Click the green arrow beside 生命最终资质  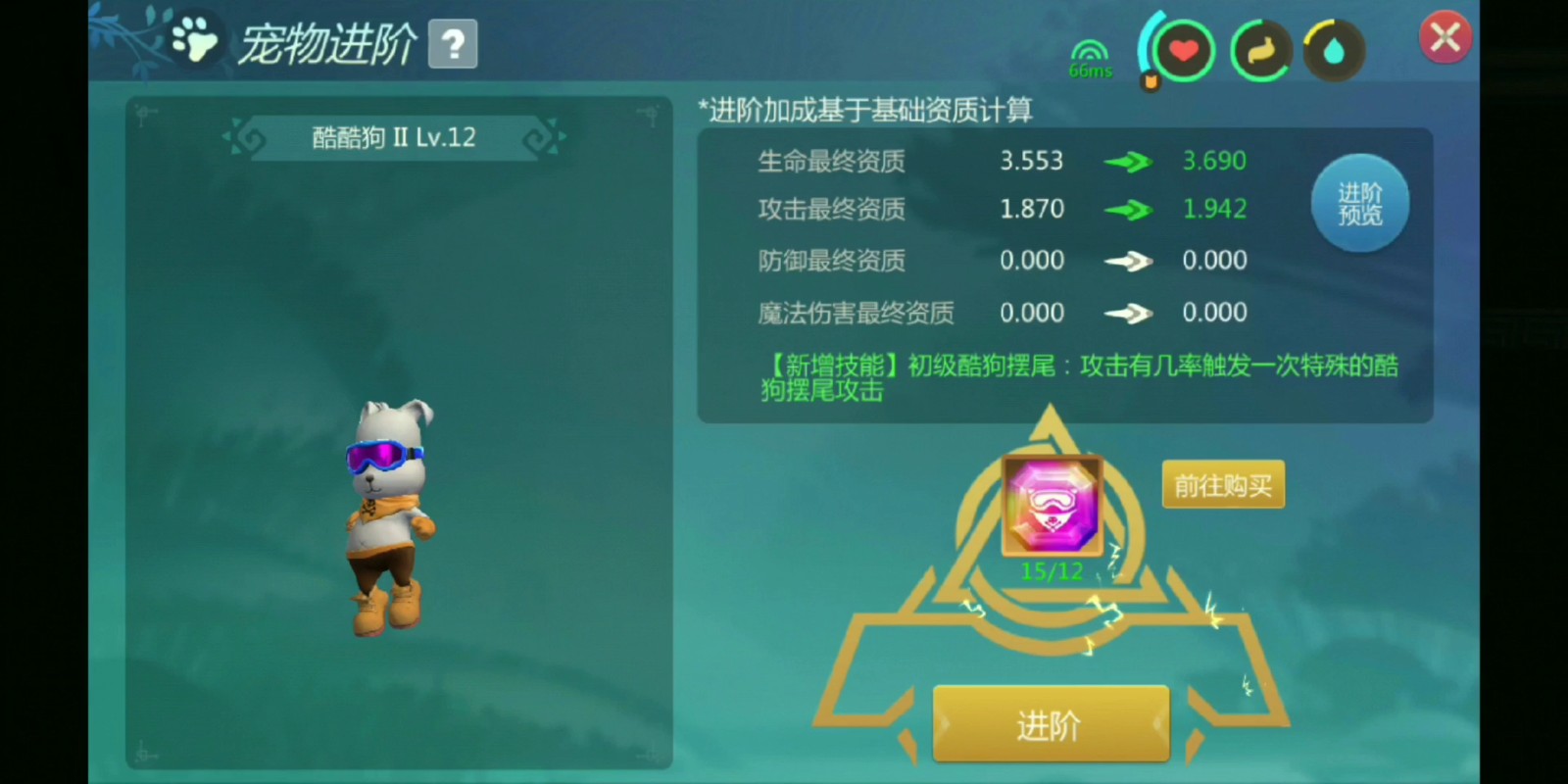[x=1129, y=161]
